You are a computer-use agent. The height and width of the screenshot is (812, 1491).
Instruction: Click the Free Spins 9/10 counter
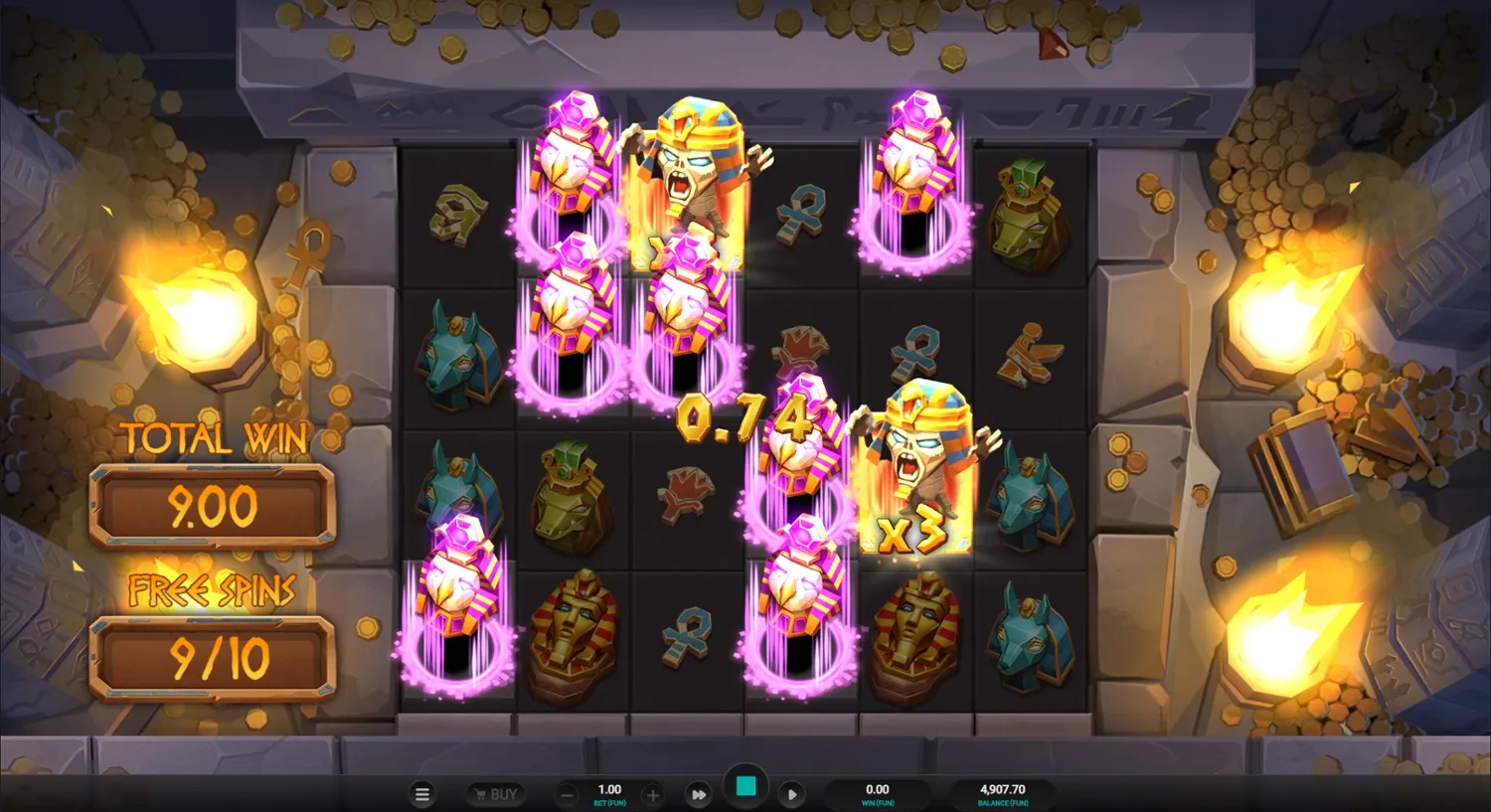pos(212,656)
